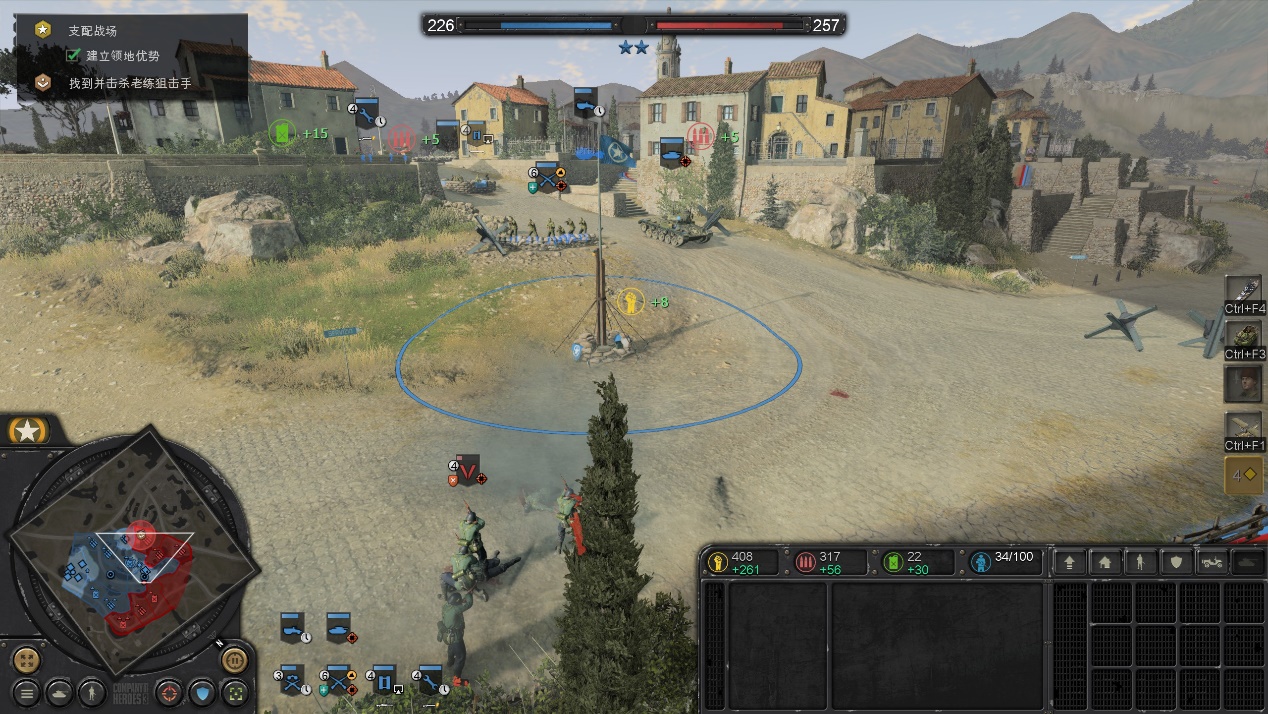Open the gold star commander button
Viewport: 1268px width, 714px height.
(28, 431)
